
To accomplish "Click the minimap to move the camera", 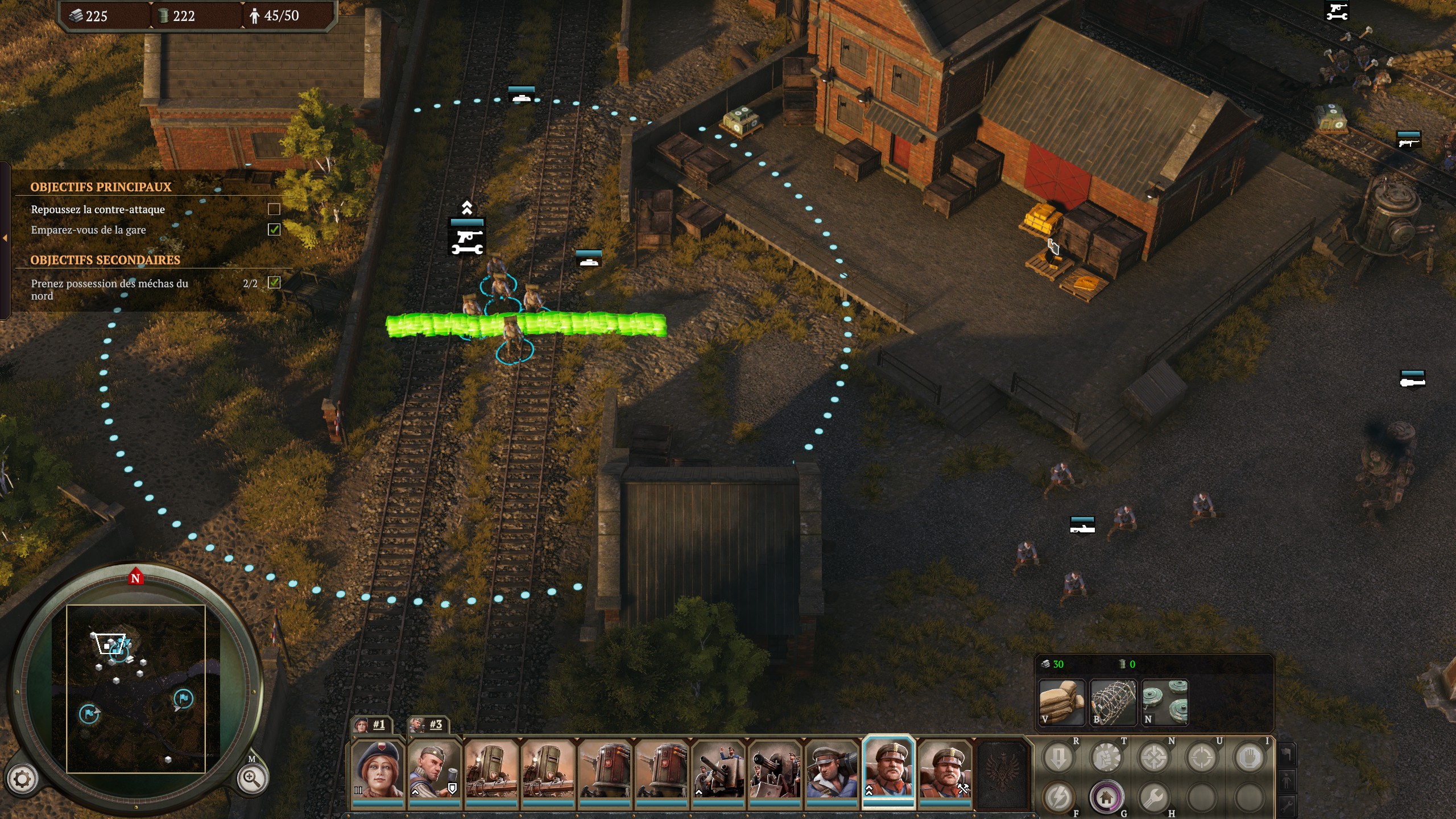I will coord(136,688).
